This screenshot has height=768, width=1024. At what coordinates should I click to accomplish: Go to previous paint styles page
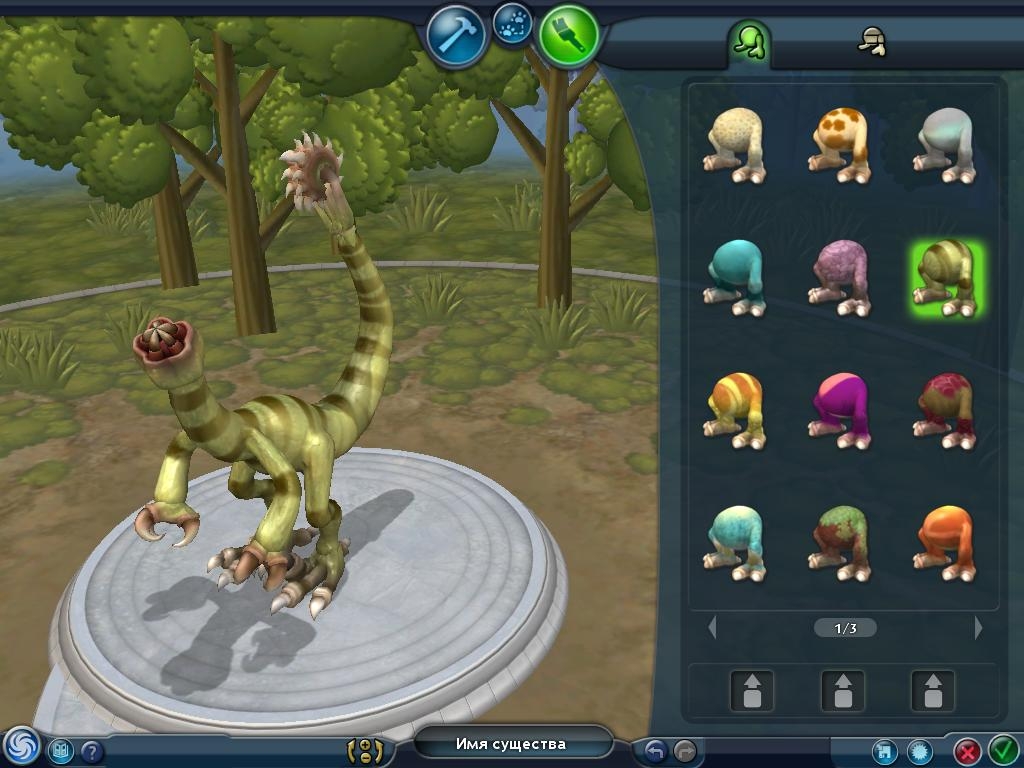(x=712, y=628)
